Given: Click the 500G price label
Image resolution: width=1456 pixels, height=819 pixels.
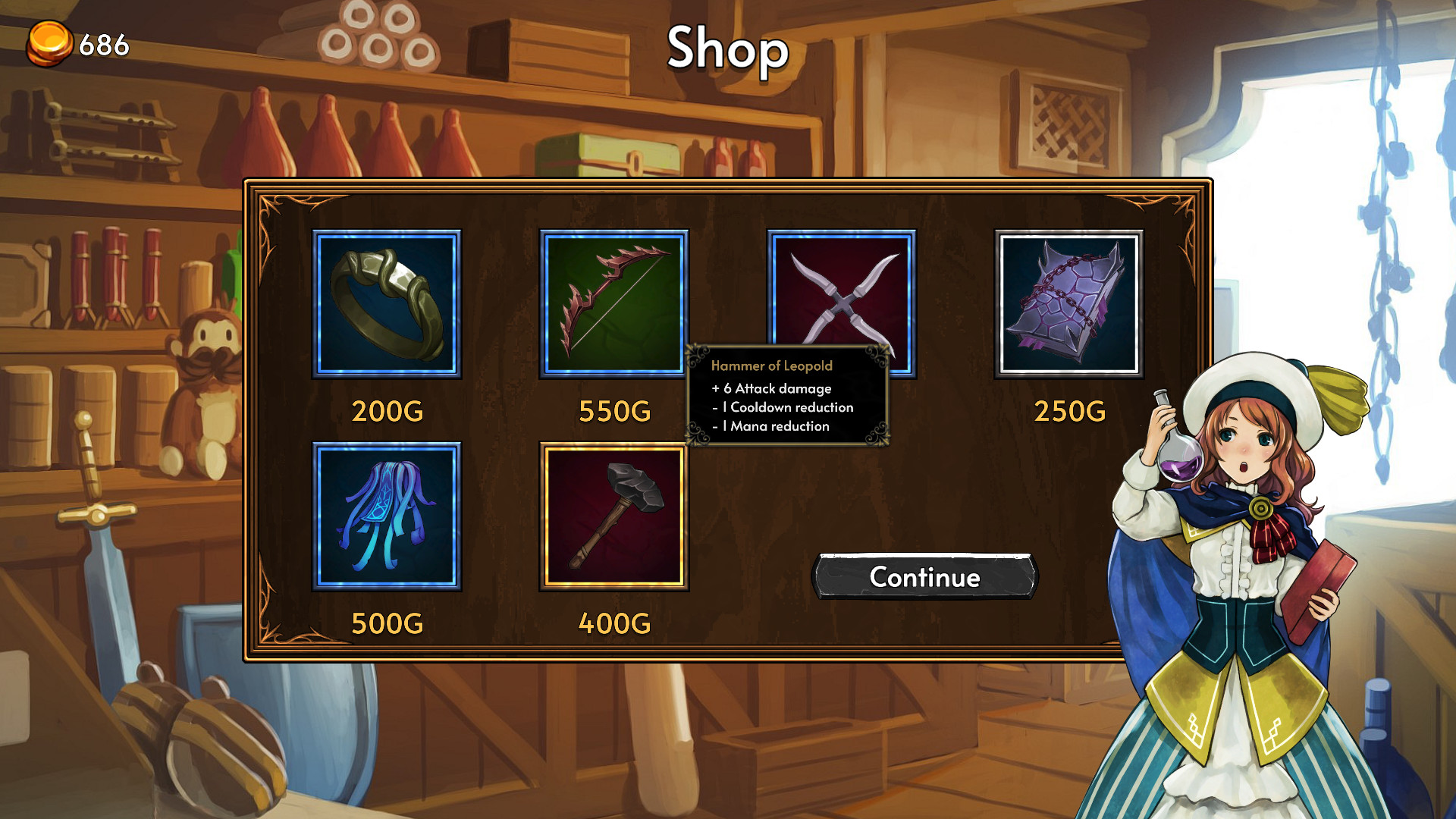Looking at the screenshot, I should (388, 623).
